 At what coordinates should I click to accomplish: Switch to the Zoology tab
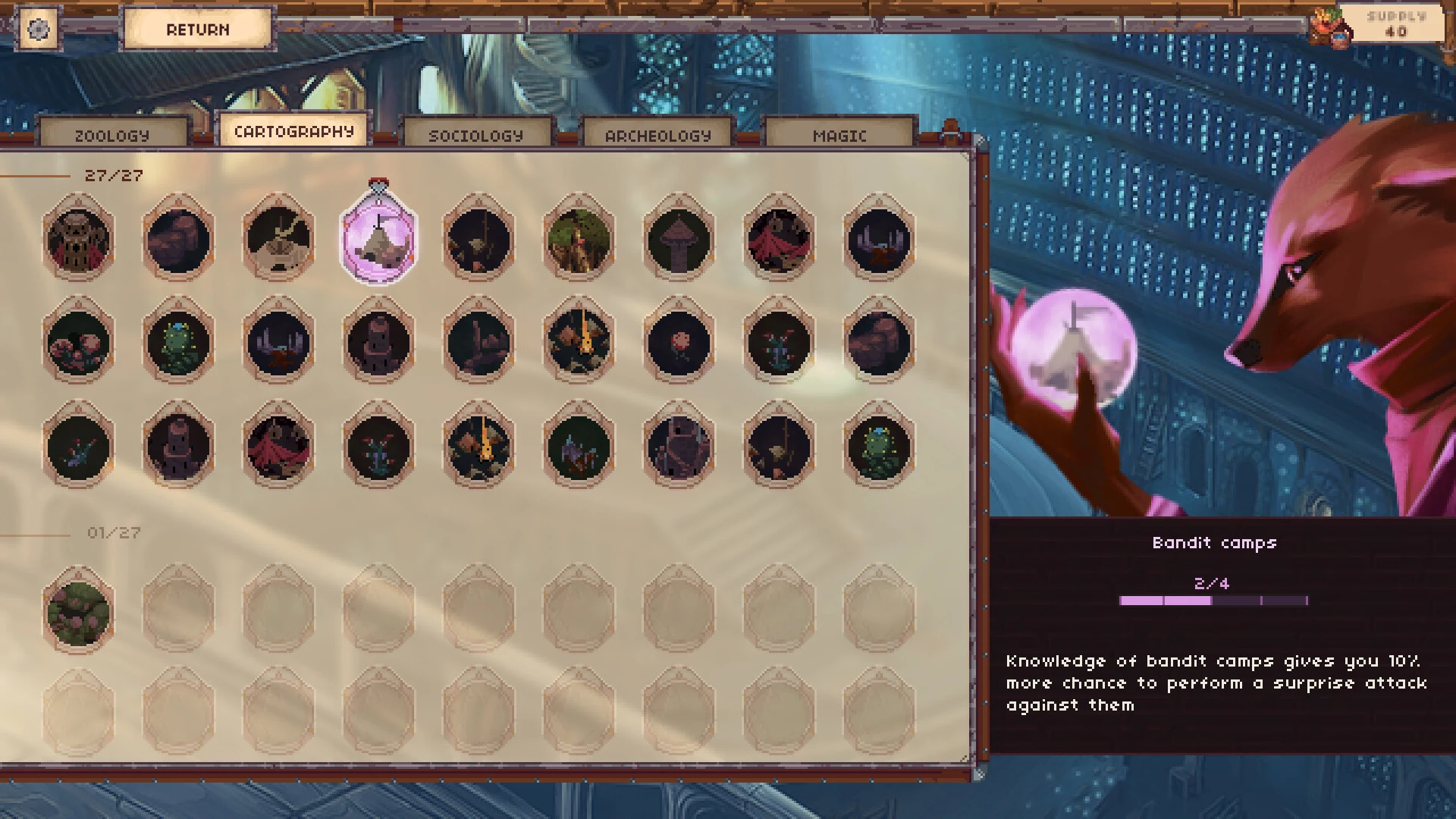click(112, 135)
